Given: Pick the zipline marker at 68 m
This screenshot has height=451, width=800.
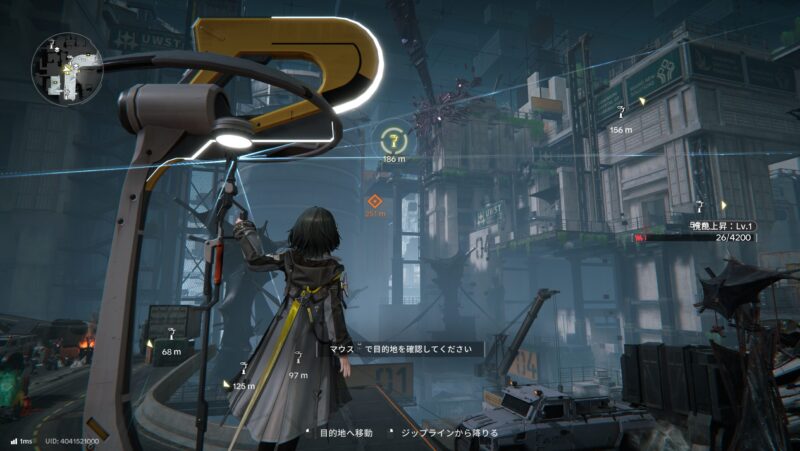Looking at the screenshot, I should (x=172, y=335).
